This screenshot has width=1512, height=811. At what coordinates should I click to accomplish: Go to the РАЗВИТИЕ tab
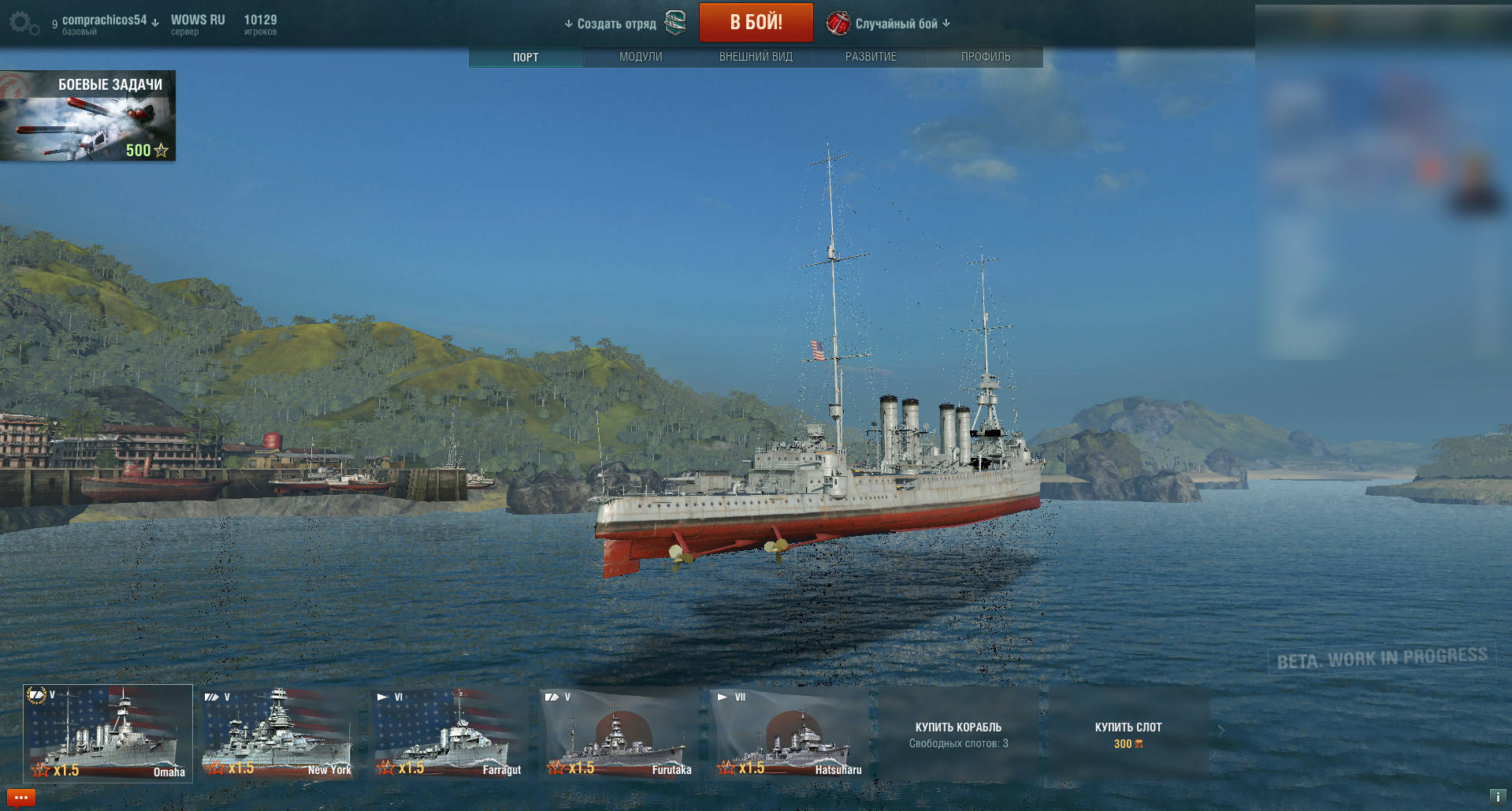[871, 57]
